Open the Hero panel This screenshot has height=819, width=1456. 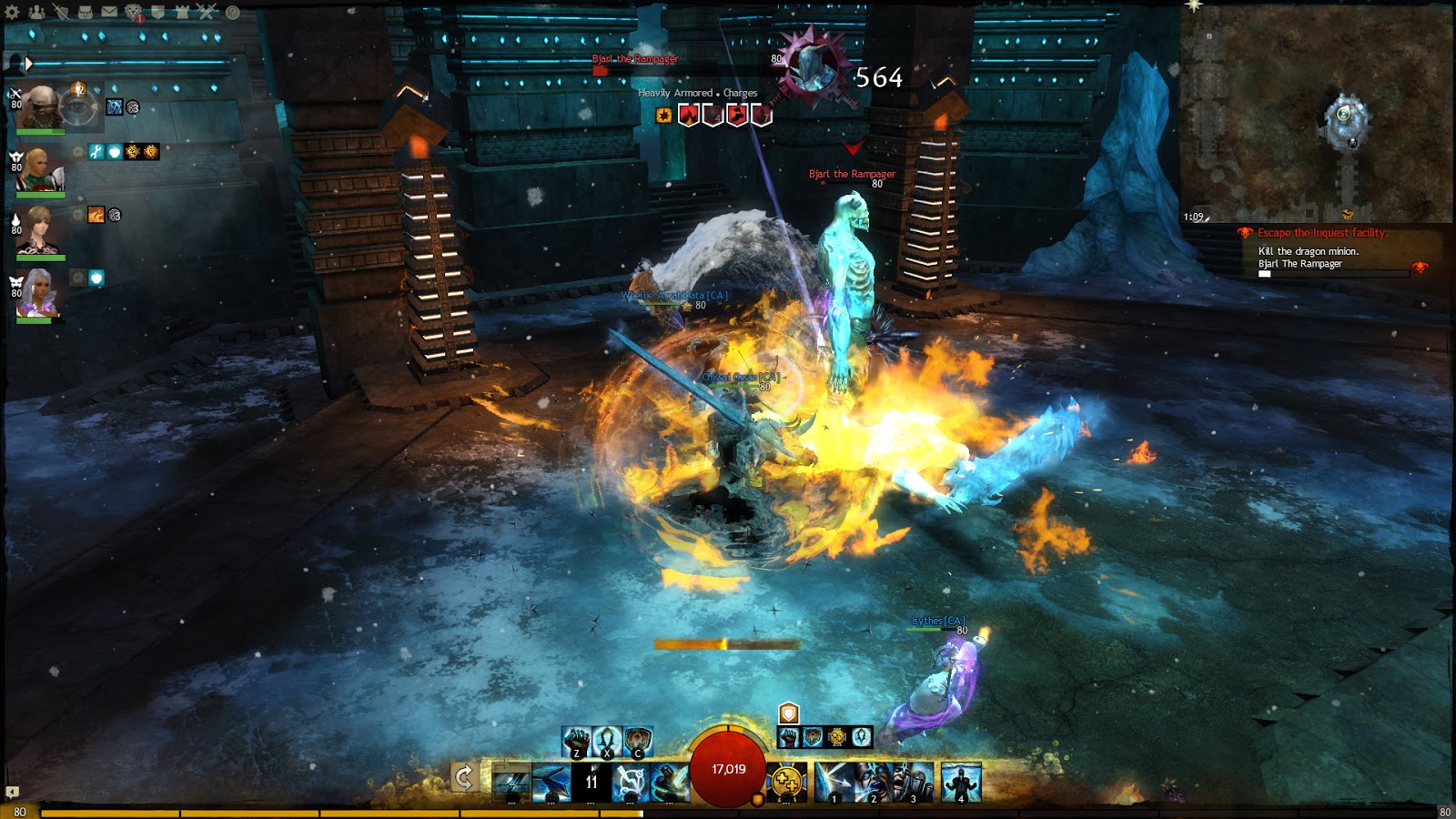pos(61,12)
